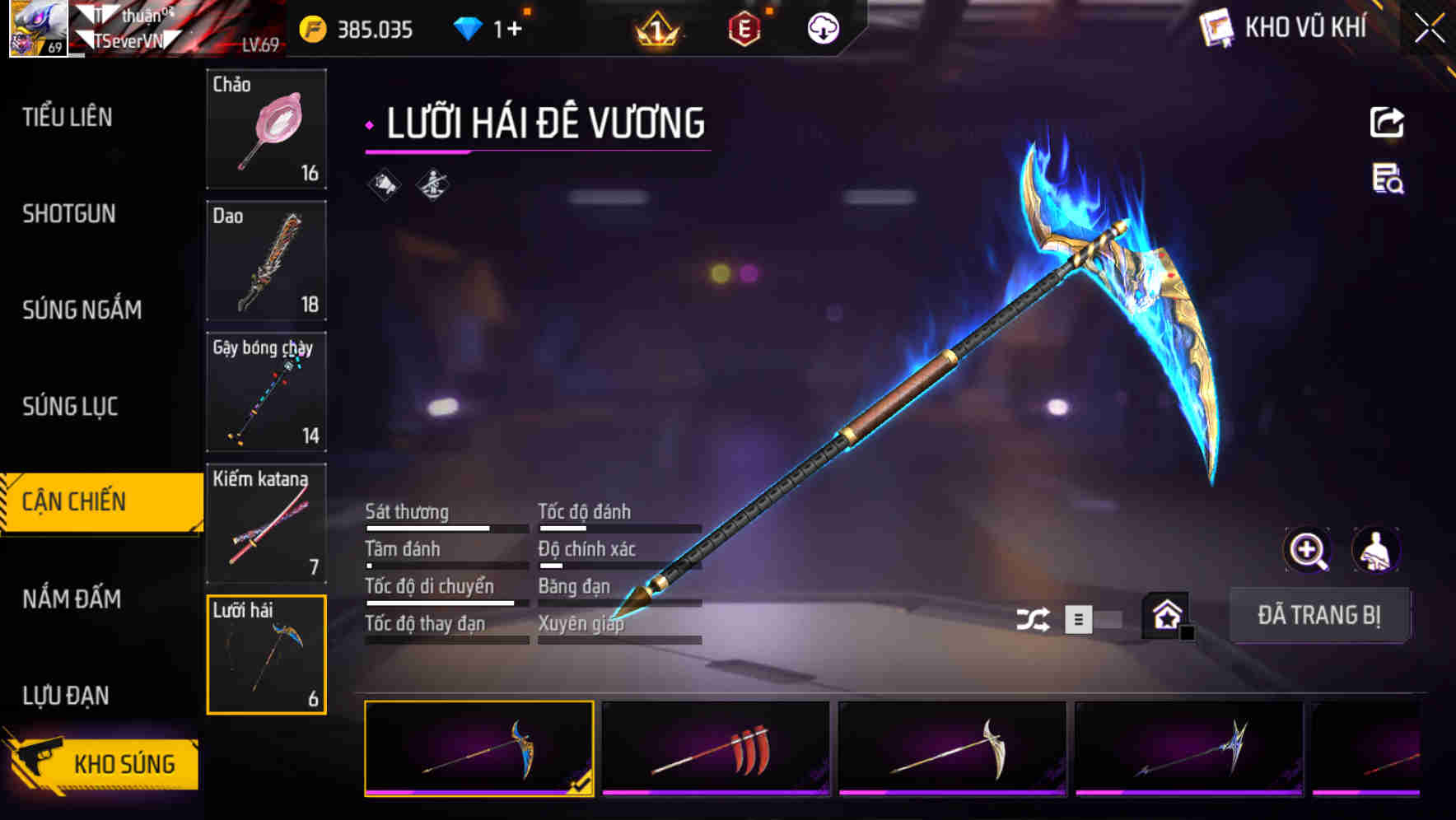Image resolution: width=1456 pixels, height=820 pixels.
Task: Open the favorite workshop icon near the toggle
Action: click(1165, 615)
